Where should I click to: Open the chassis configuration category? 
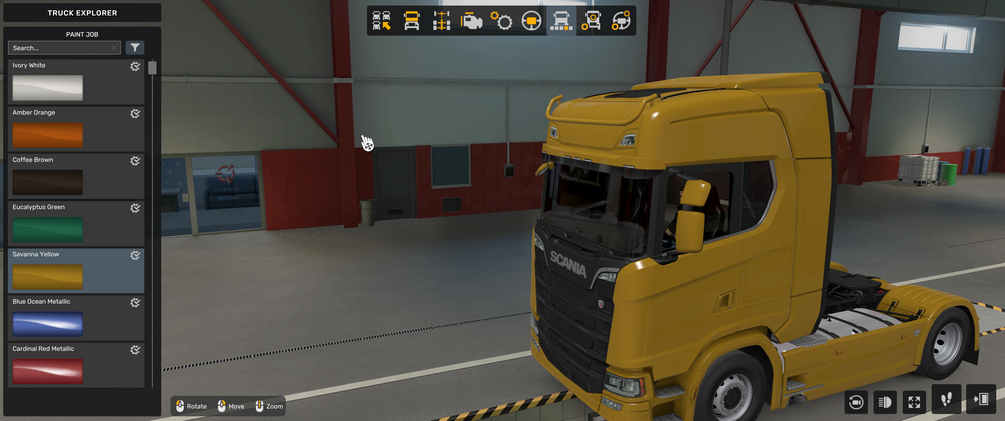tap(441, 21)
